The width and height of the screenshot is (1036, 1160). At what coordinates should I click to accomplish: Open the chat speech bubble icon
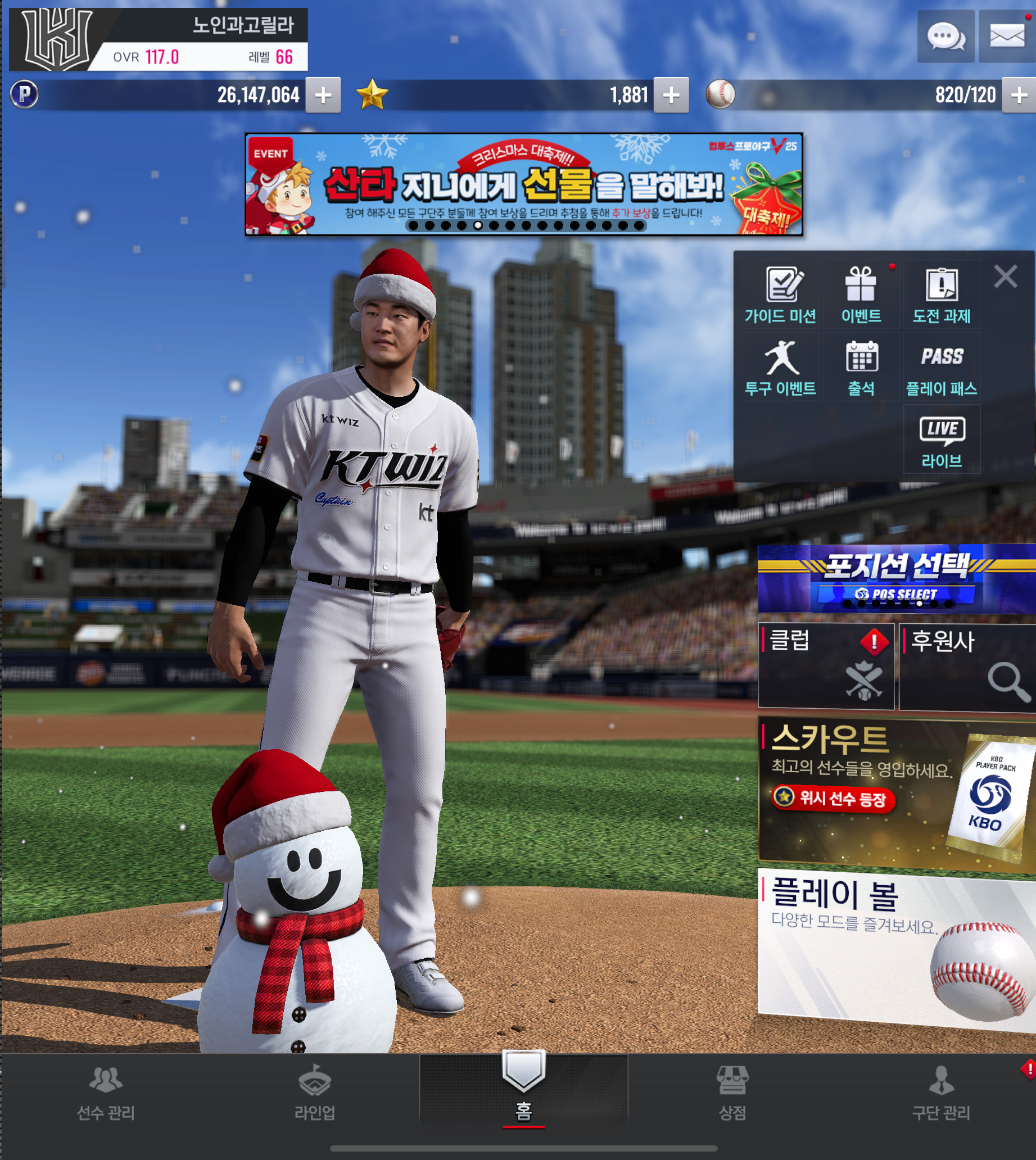[945, 37]
